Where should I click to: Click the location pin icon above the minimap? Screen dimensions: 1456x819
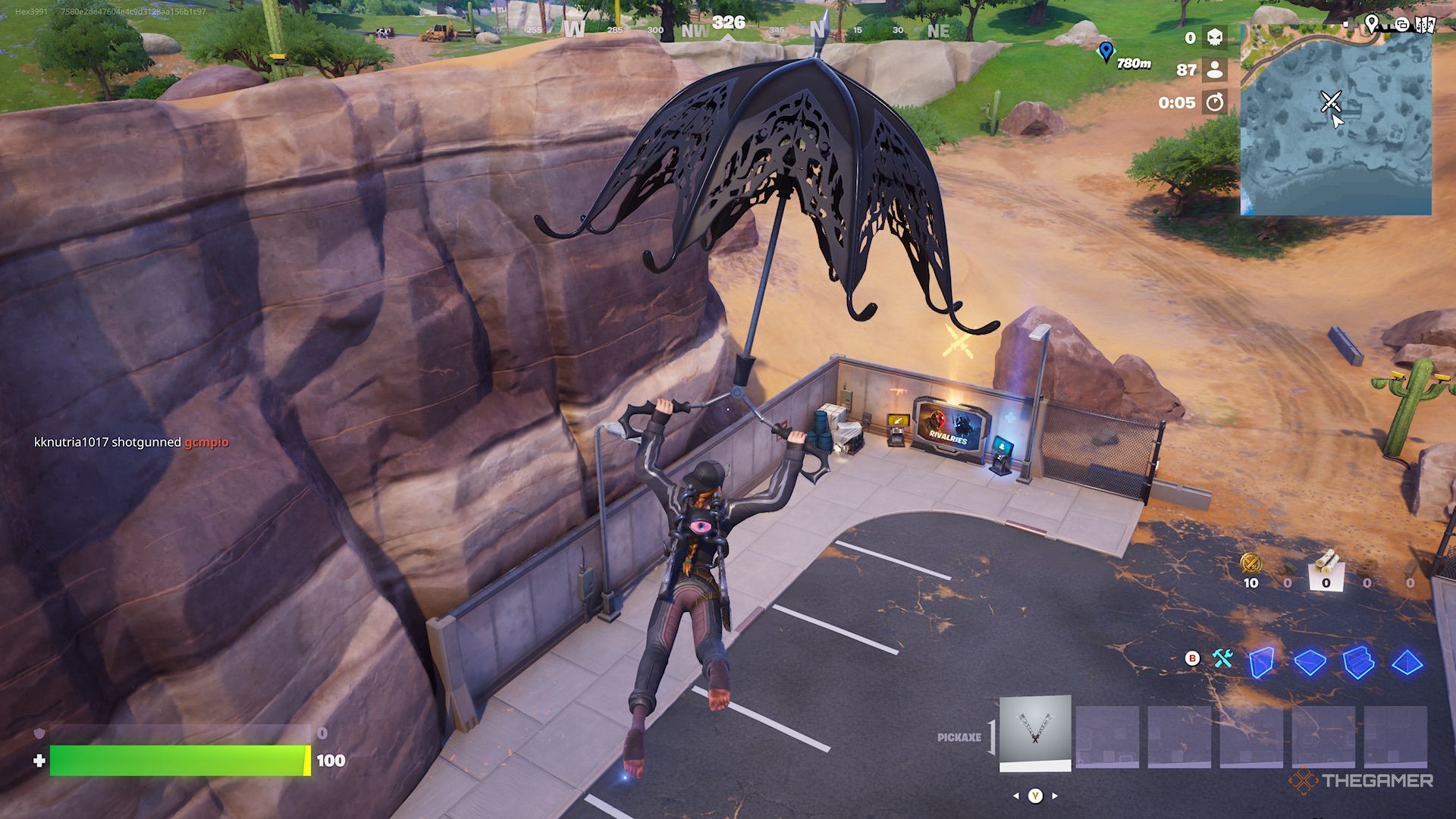[x=1371, y=24]
